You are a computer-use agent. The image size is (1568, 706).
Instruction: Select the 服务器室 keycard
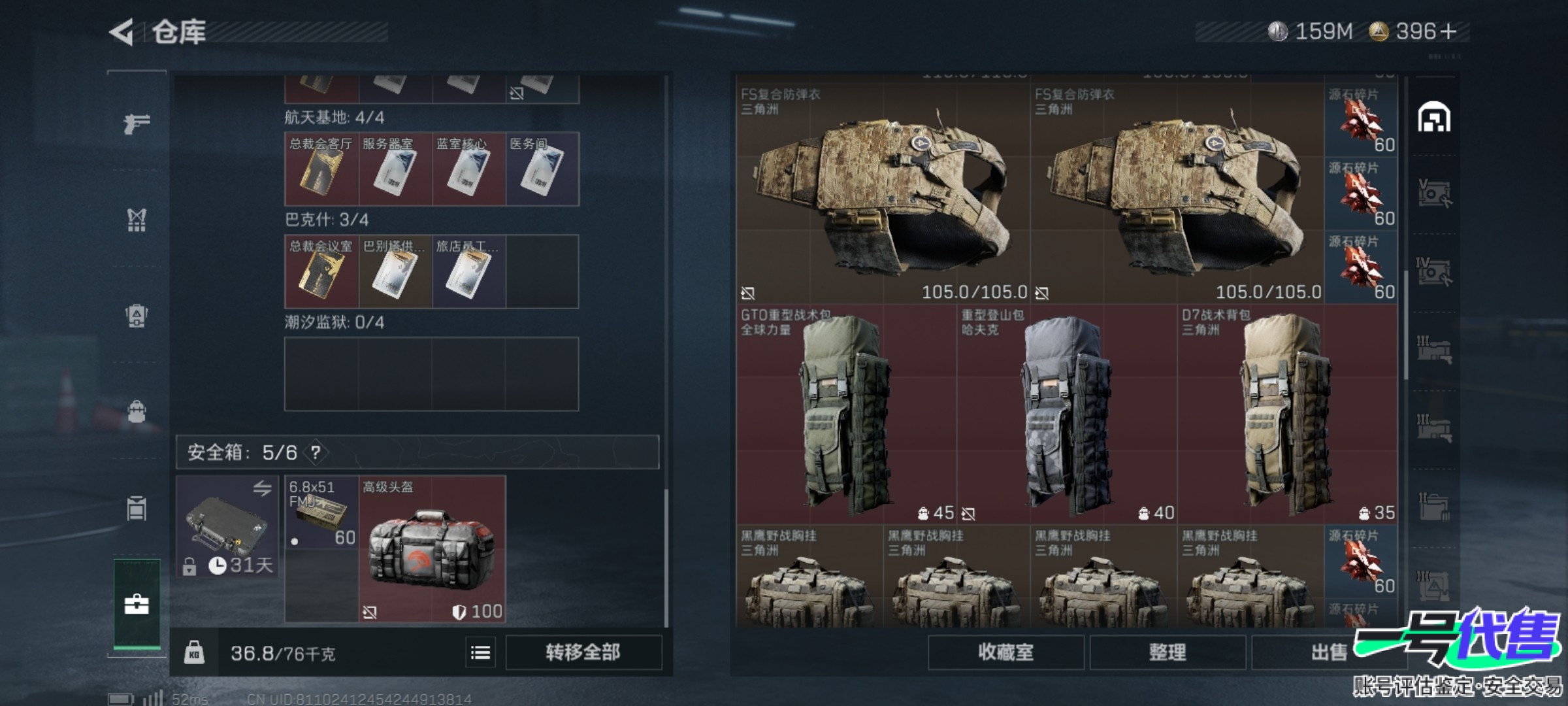click(395, 169)
